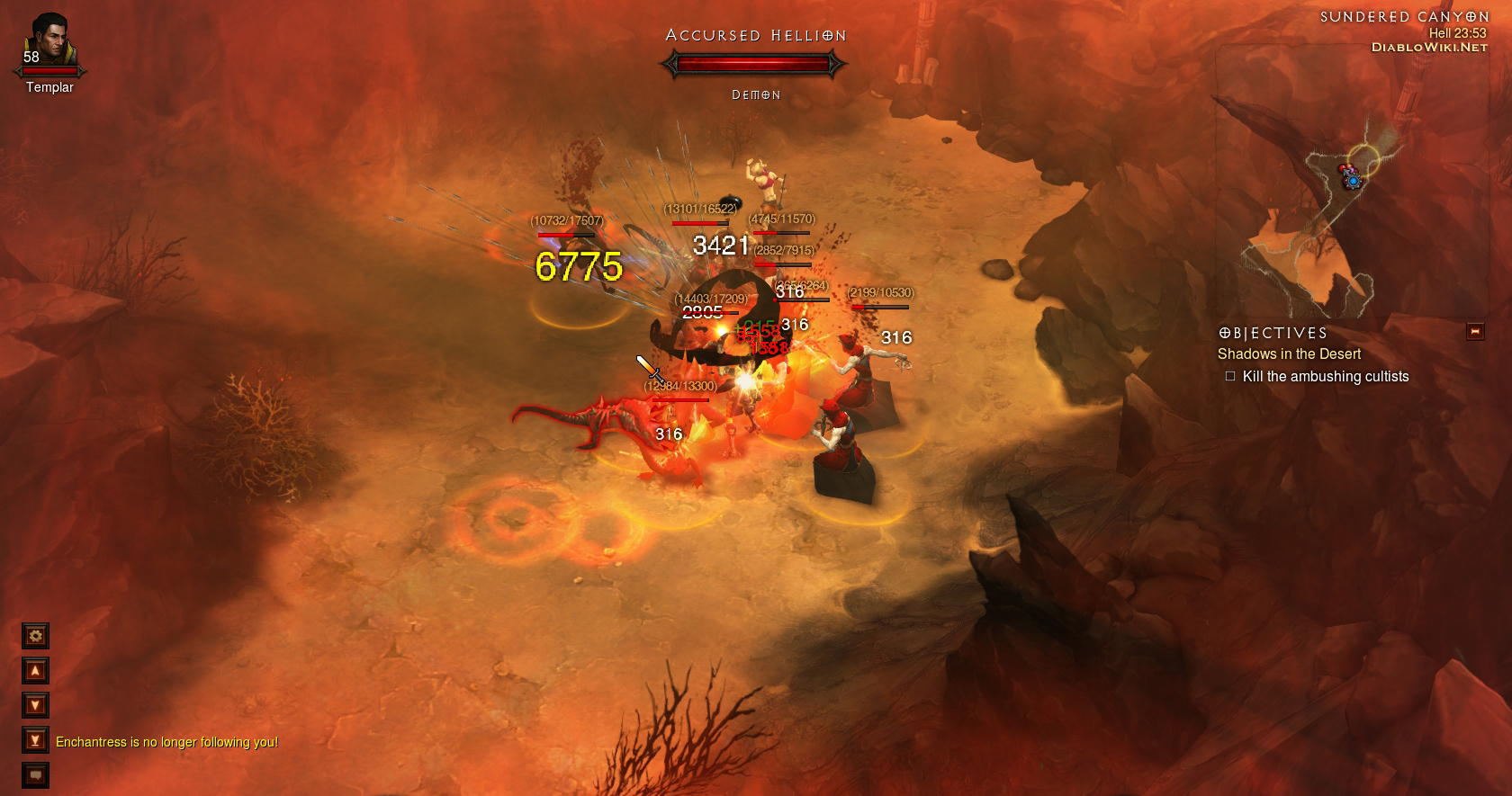1512x796 pixels.
Task: Click the chat down arrow button
Action: [35, 705]
